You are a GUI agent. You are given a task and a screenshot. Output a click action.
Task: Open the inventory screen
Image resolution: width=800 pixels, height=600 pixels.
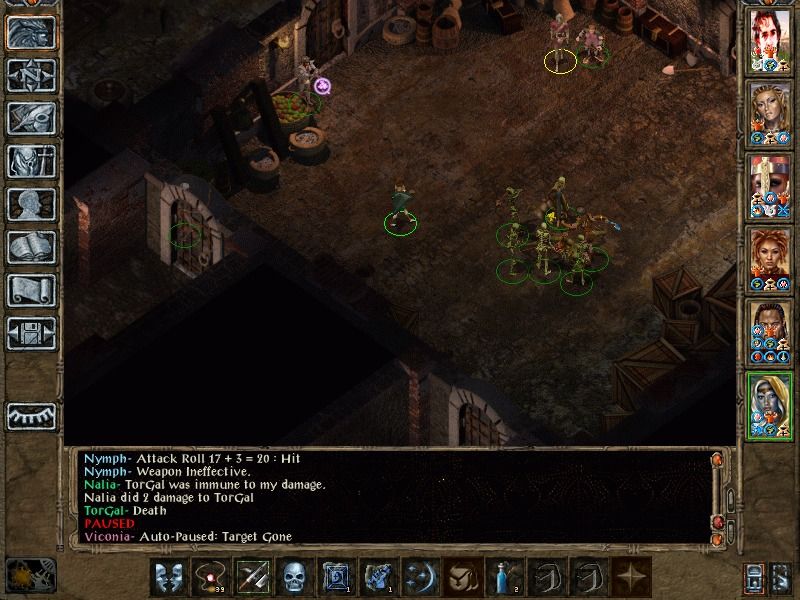(31, 162)
